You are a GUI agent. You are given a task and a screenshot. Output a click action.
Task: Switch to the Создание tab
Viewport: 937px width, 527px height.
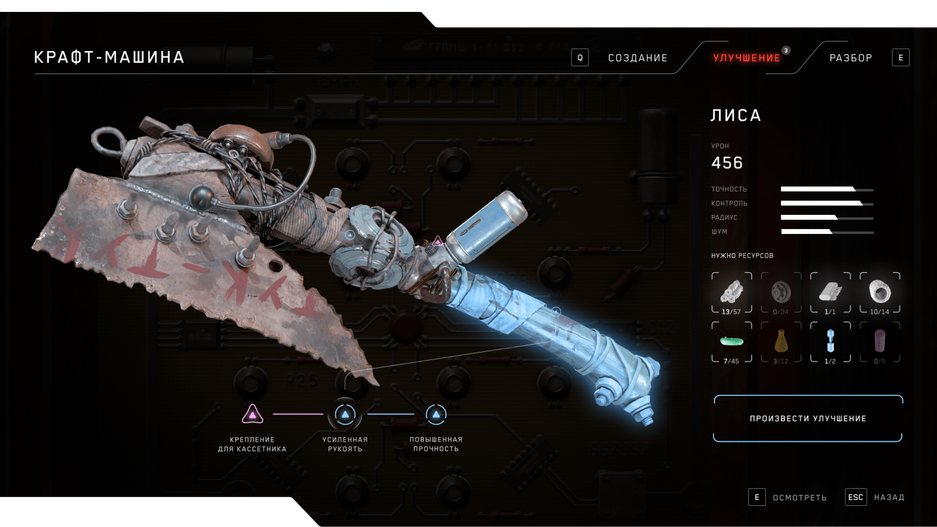click(x=637, y=58)
